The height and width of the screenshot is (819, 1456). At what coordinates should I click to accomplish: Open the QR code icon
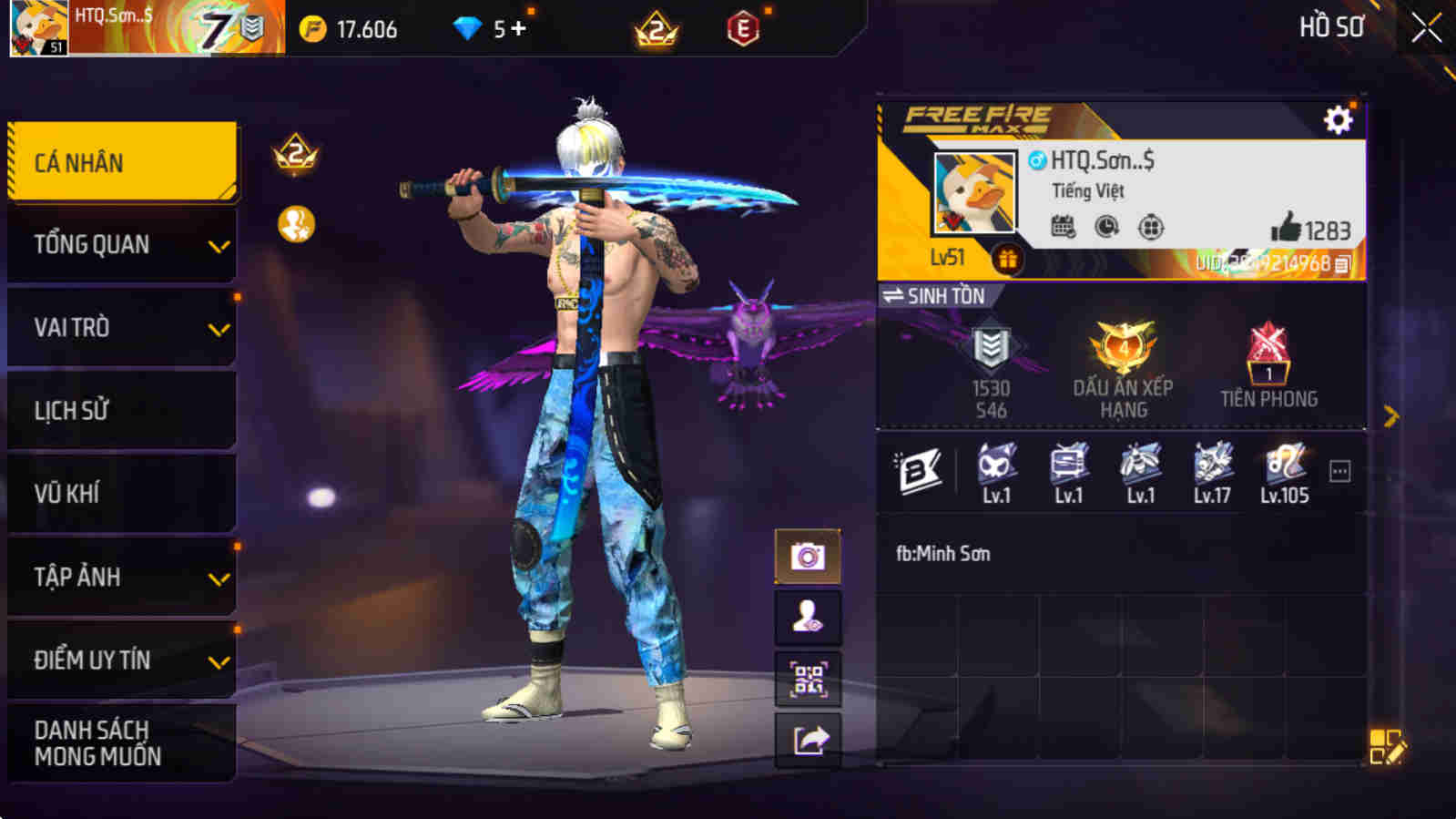808,678
